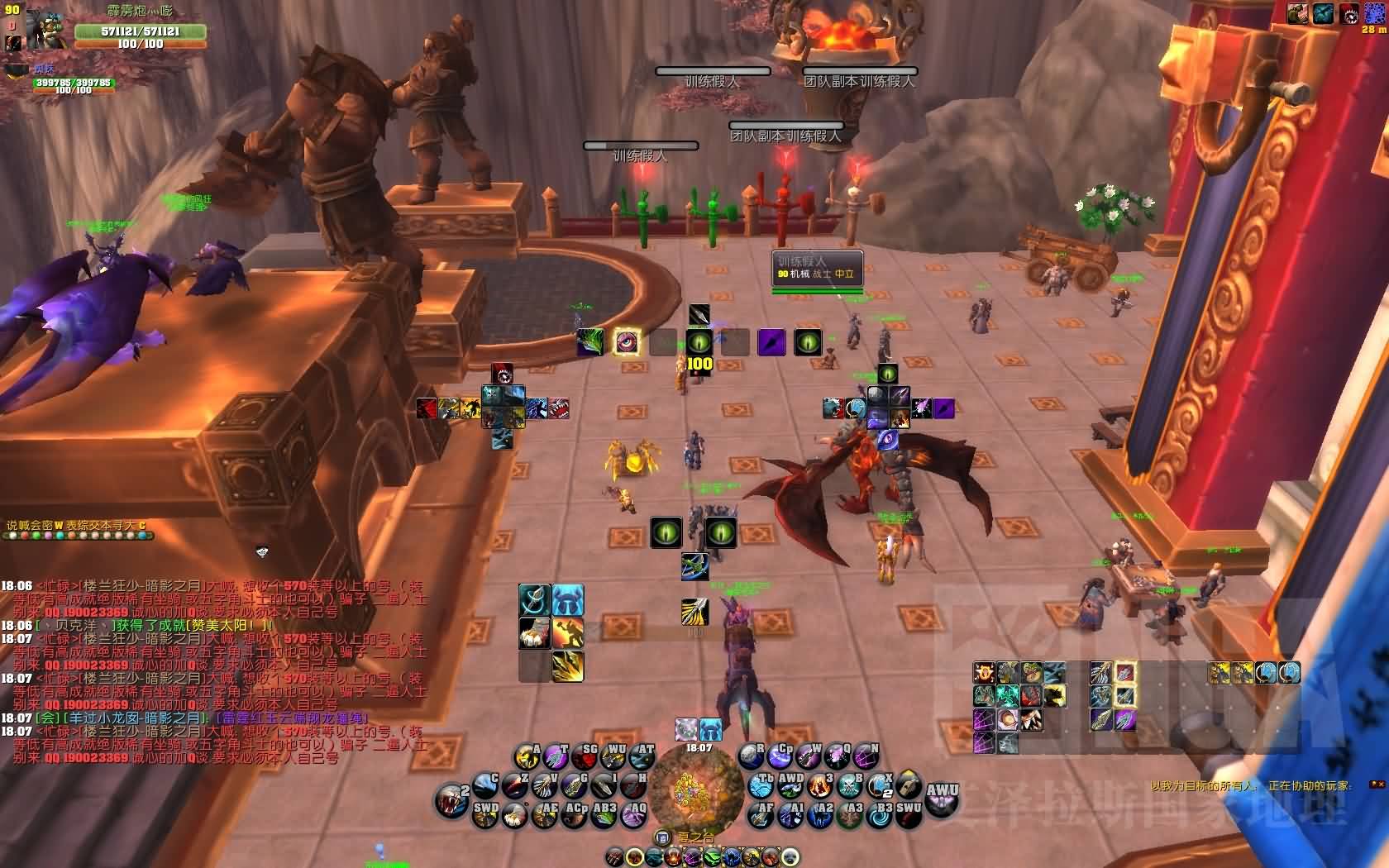The height and width of the screenshot is (868, 1389).
Task: Use the ability with keybind SG
Action: click(x=583, y=756)
